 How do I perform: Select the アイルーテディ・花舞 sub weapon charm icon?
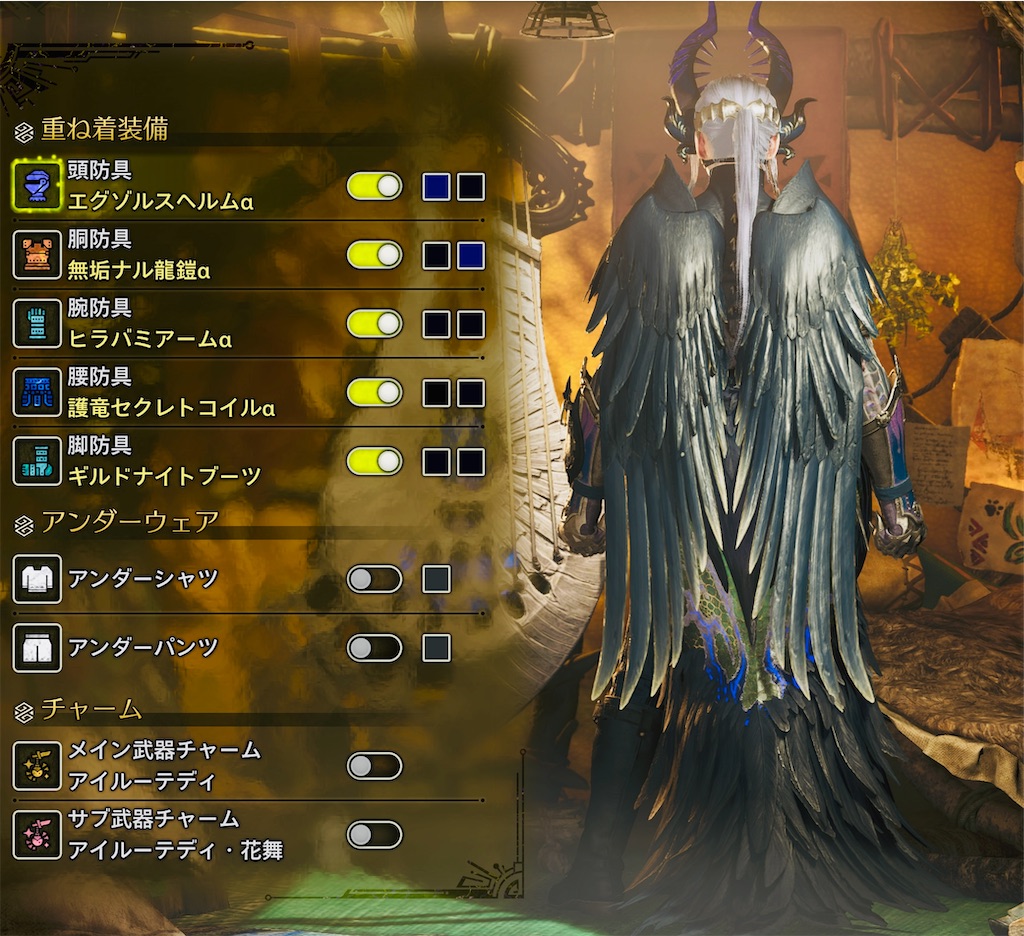[x=37, y=835]
